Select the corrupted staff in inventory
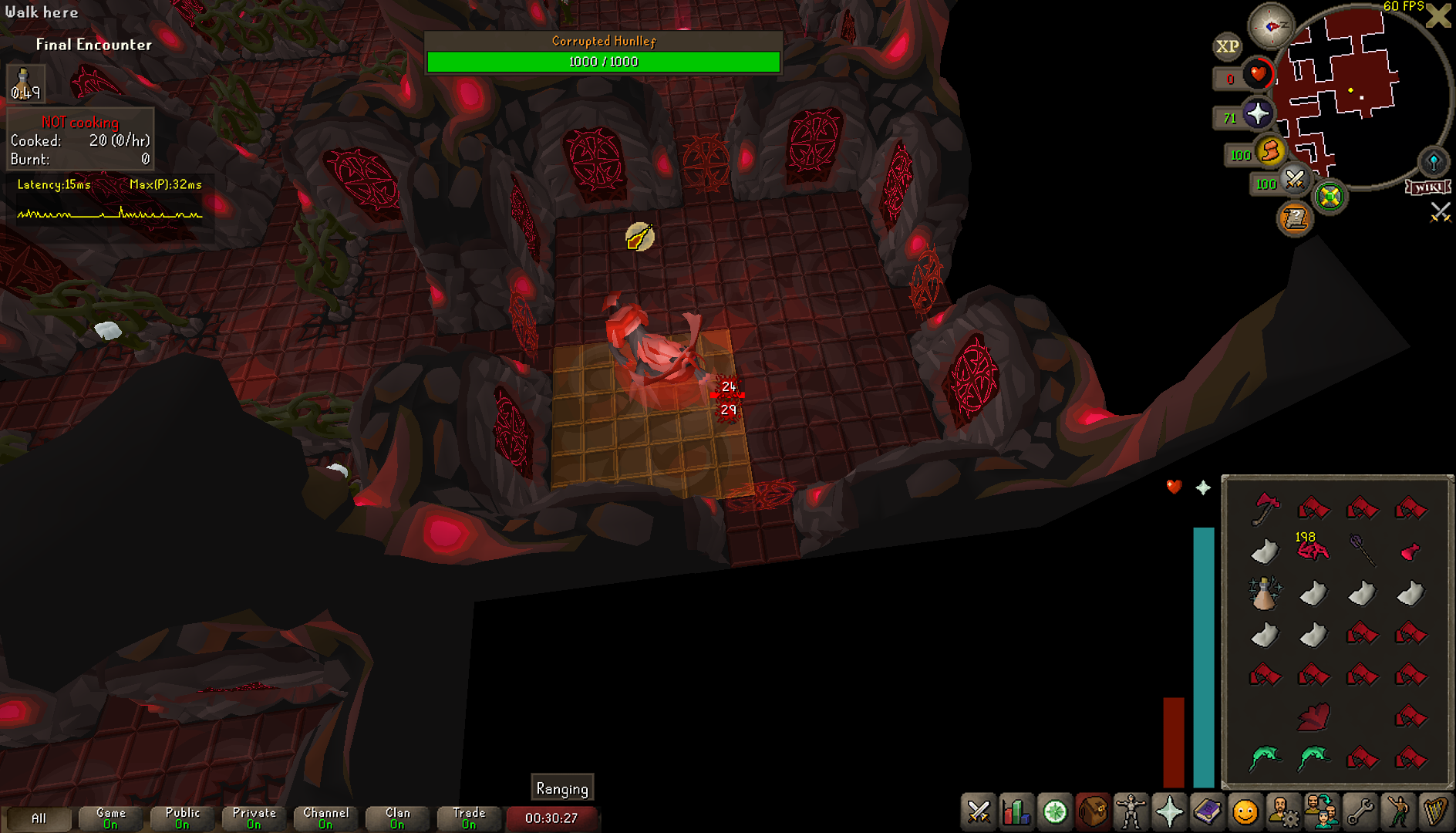This screenshot has width=1456, height=833. point(1362,550)
